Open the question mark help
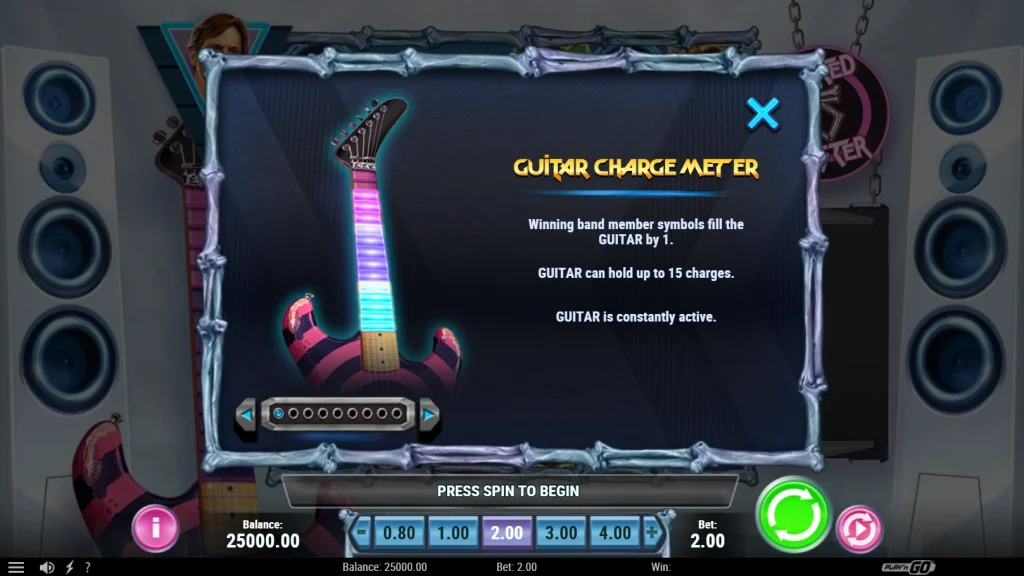1024x576 pixels. coord(87,567)
